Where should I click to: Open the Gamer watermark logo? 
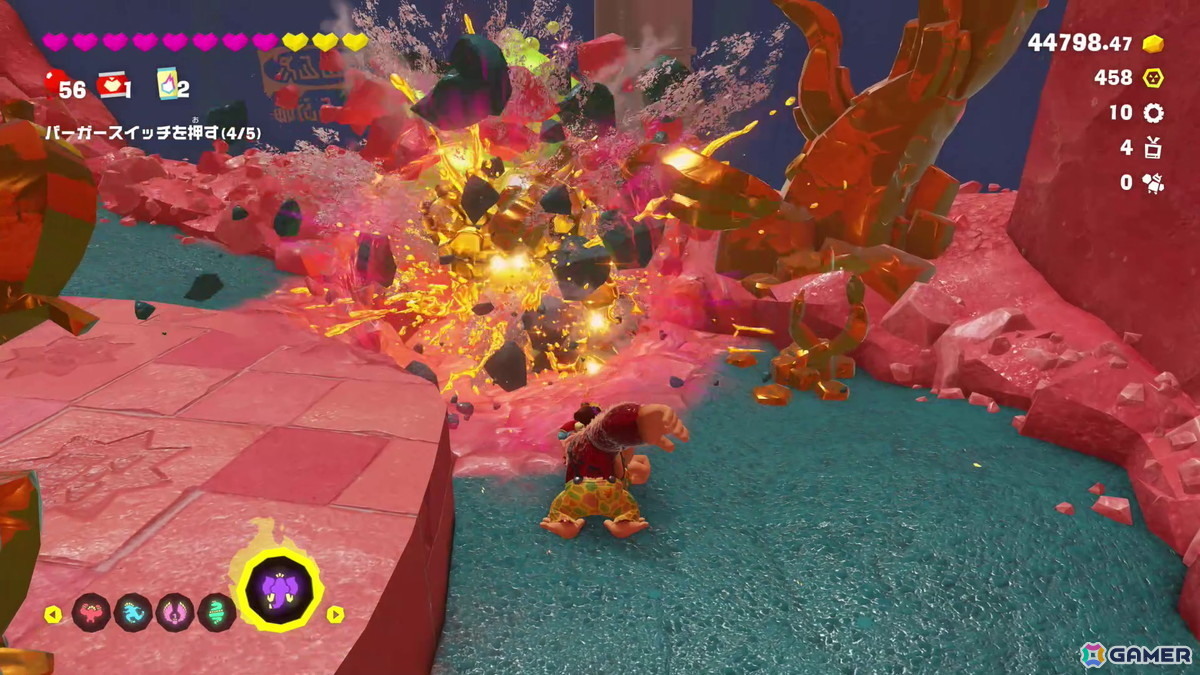pos(1136,654)
